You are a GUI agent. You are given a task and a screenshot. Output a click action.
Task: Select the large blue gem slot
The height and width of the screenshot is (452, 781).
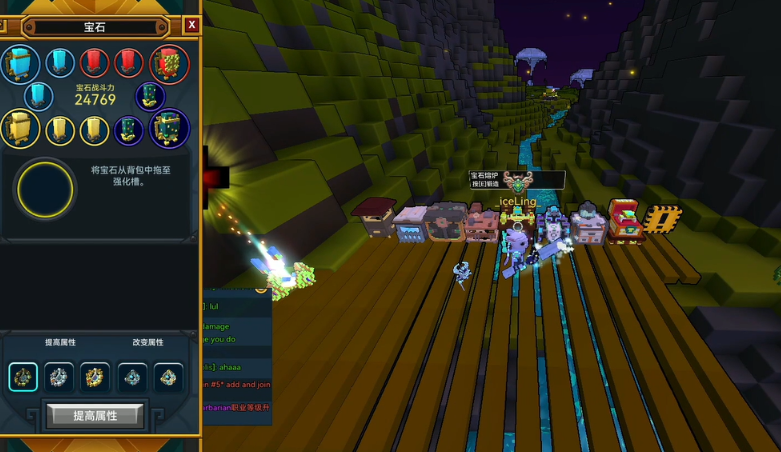point(20,64)
